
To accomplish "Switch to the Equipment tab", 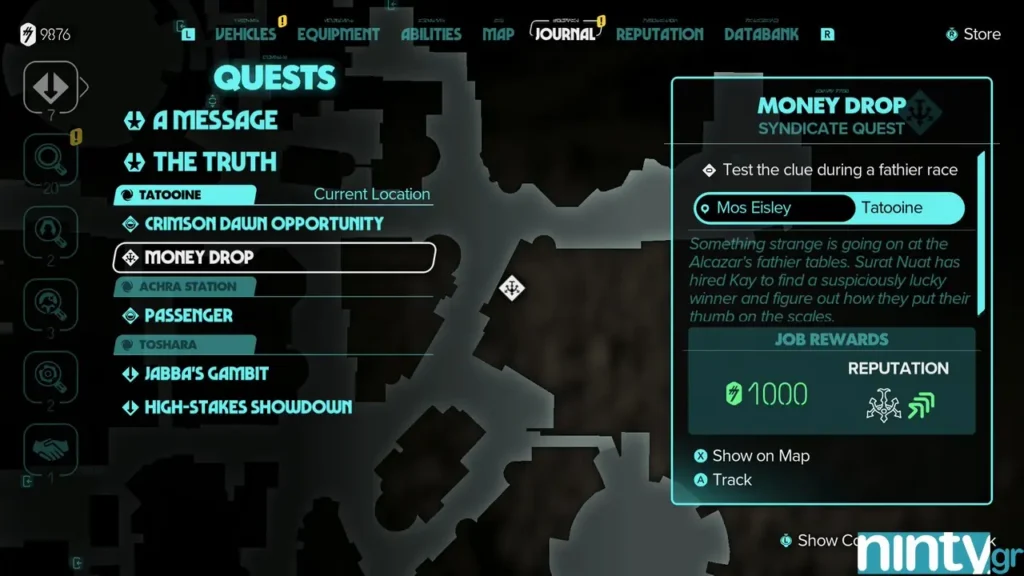I will click(340, 34).
